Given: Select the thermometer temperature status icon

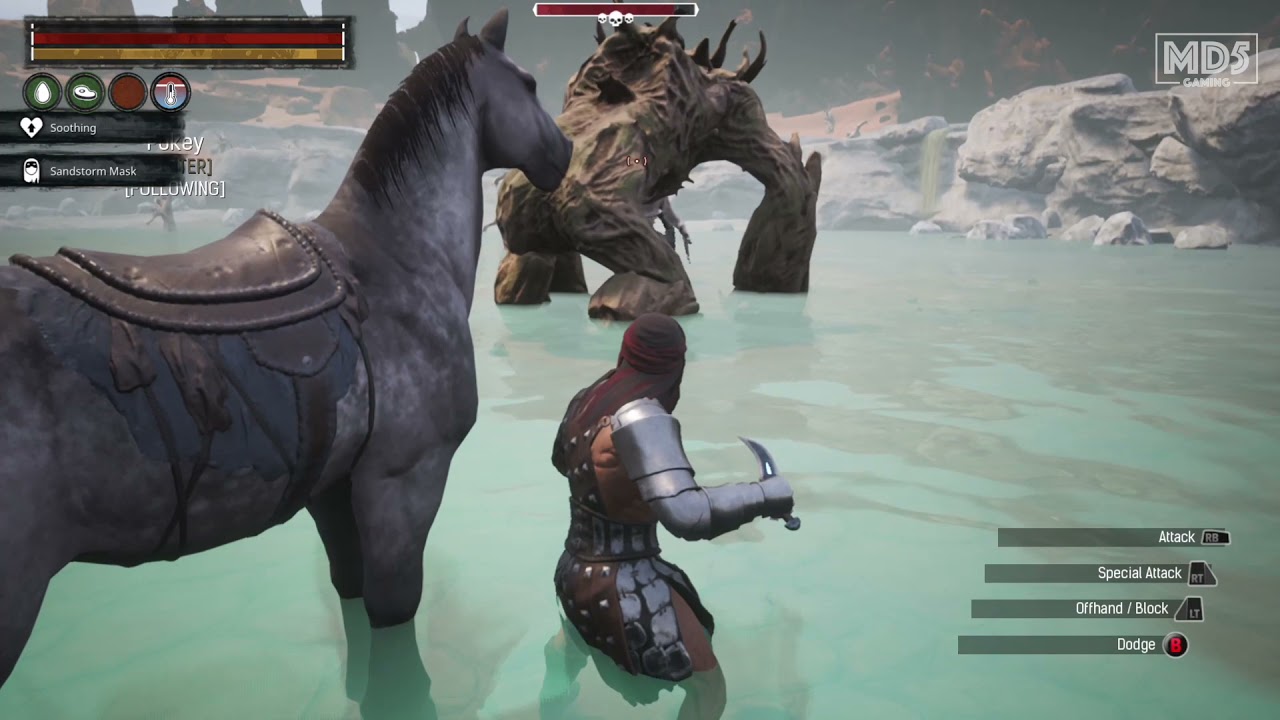Looking at the screenshot, I should point(170,92).
